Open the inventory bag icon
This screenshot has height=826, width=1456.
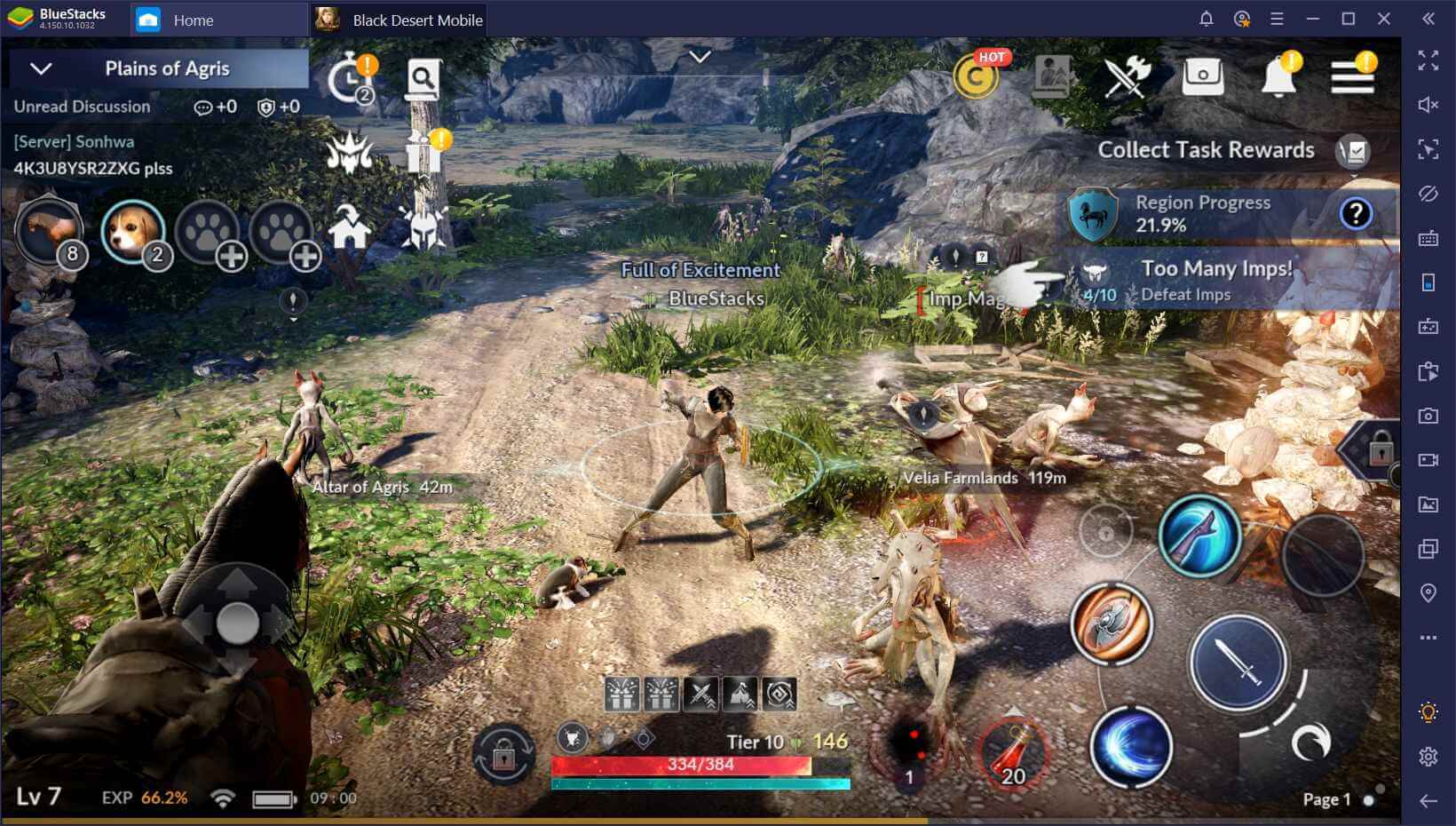coord(1204,75)
